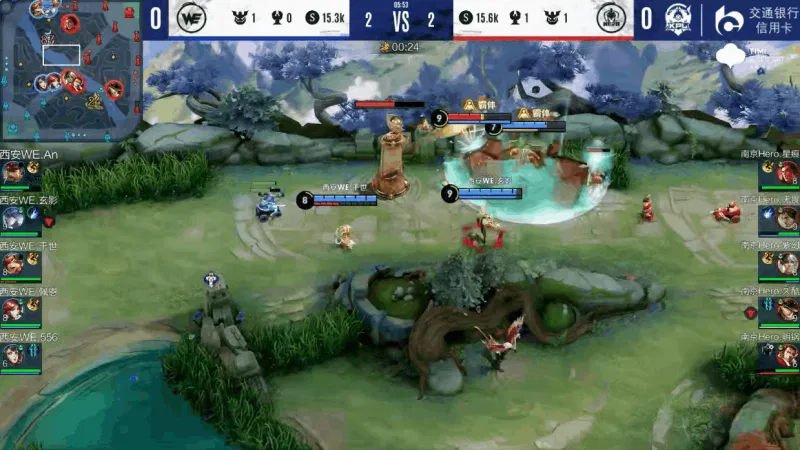800x450 pixels.
Task: Select the 西安WE.玄影 player portrait
Action: click(14, 217)
